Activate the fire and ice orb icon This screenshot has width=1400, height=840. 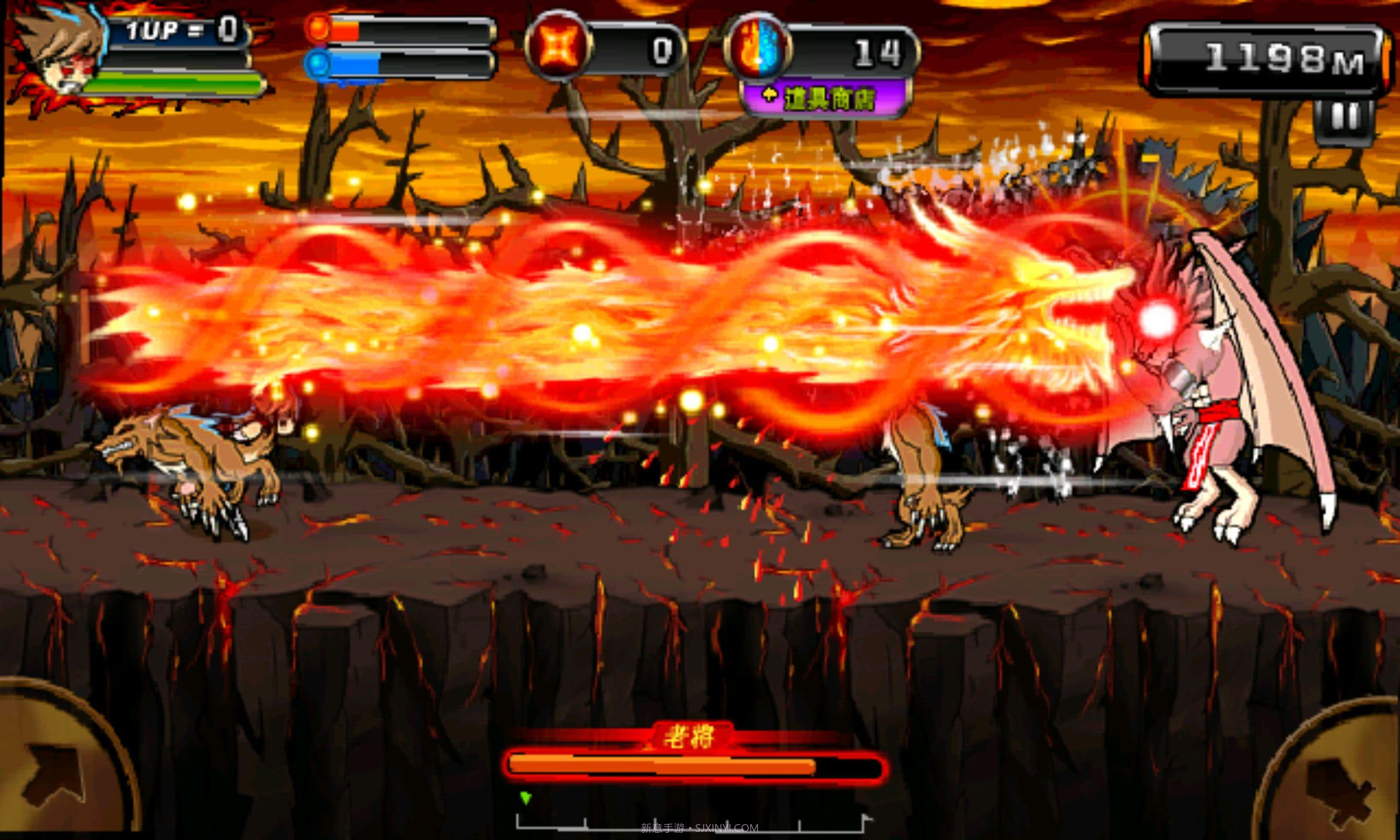coord(757,49)
